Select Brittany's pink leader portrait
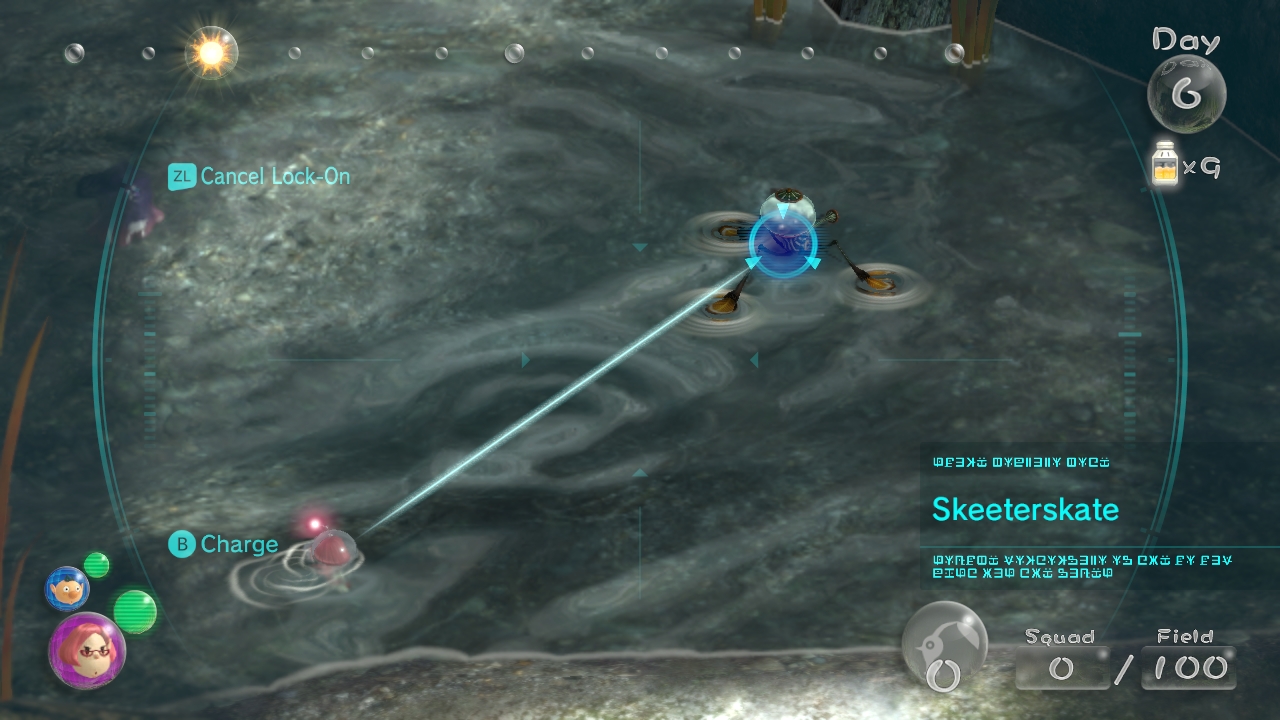Viewport: 1280px width, 720px height. 87,650
